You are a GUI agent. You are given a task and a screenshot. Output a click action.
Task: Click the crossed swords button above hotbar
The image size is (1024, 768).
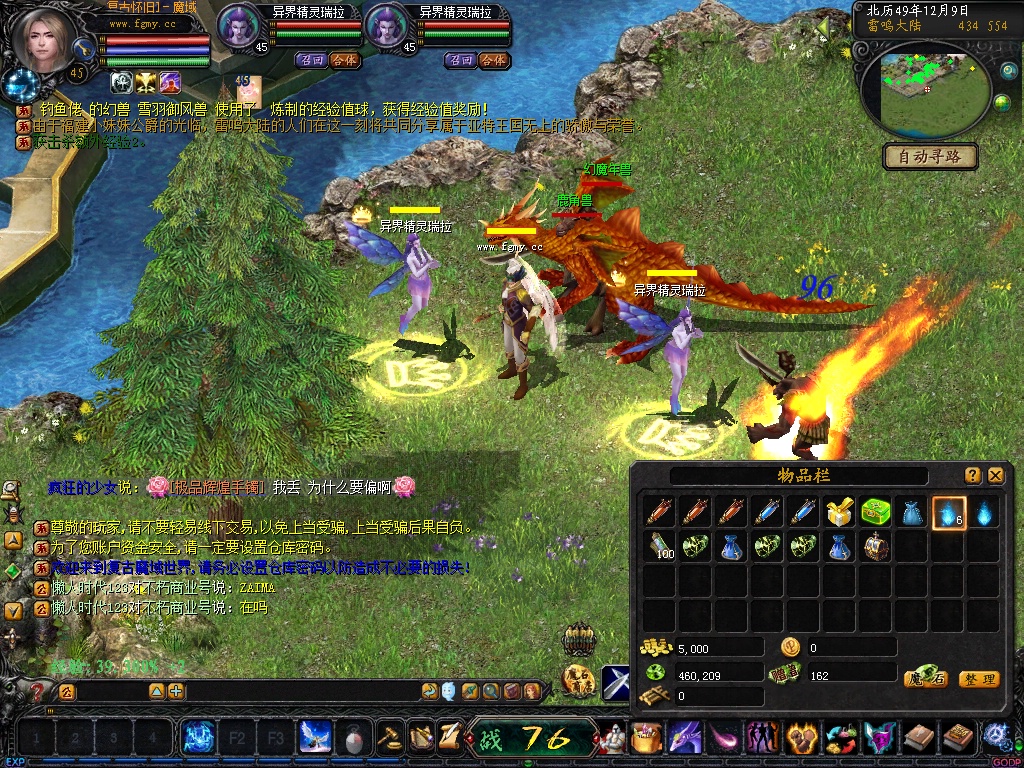(x=616, y=682)
